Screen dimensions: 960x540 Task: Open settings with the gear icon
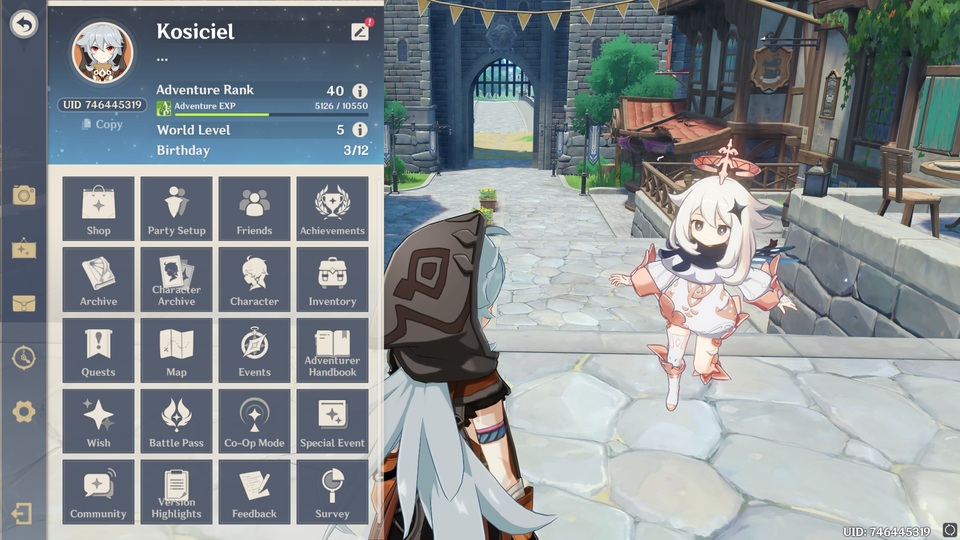[23, 411]
